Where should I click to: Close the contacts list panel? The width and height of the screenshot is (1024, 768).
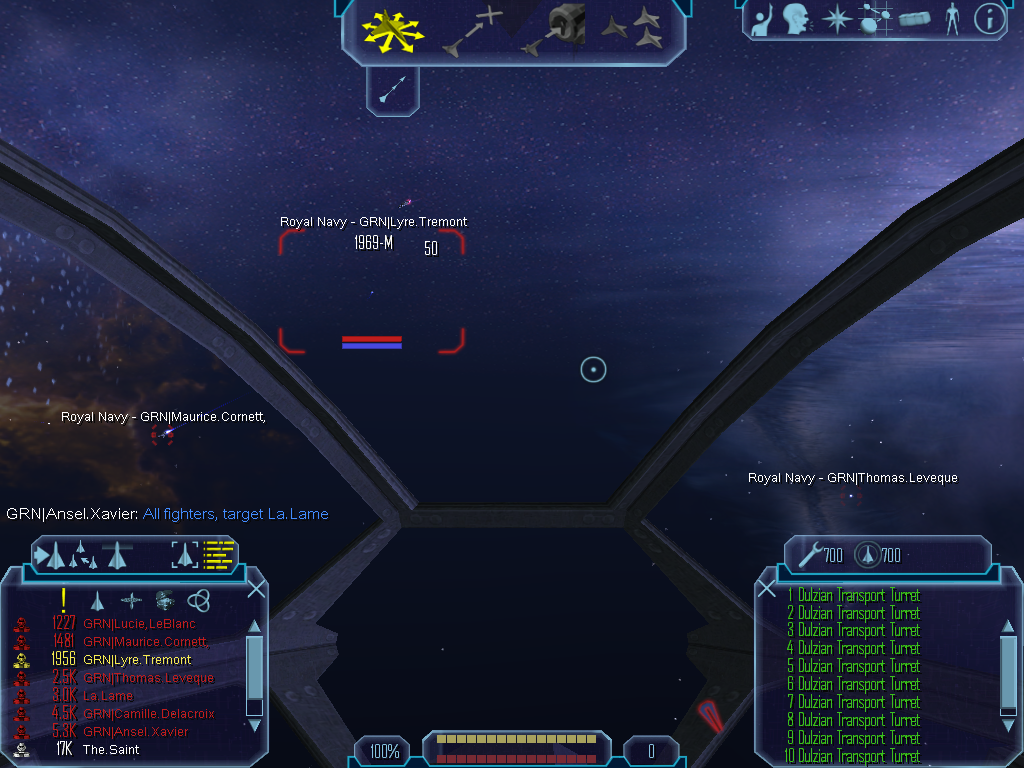256,589
